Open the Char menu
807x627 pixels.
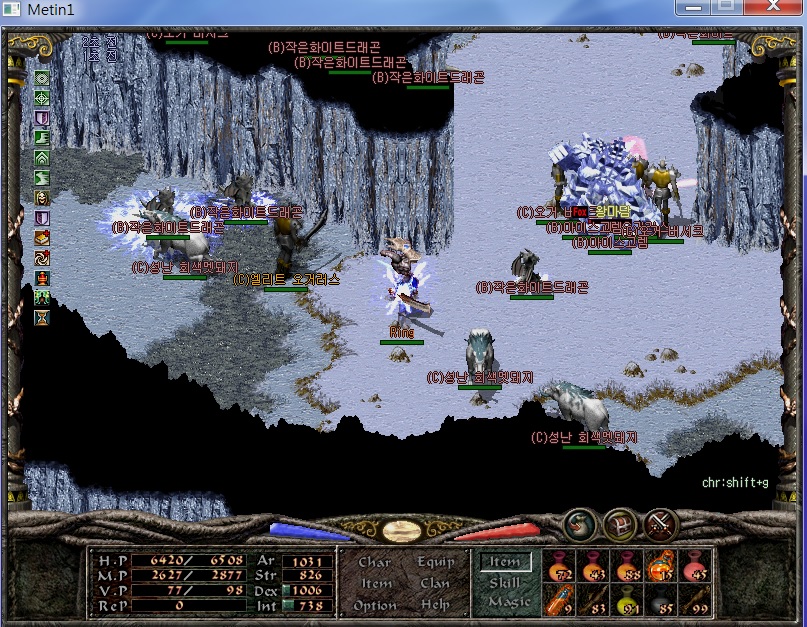pyautogui.click(x=375, y=562)
